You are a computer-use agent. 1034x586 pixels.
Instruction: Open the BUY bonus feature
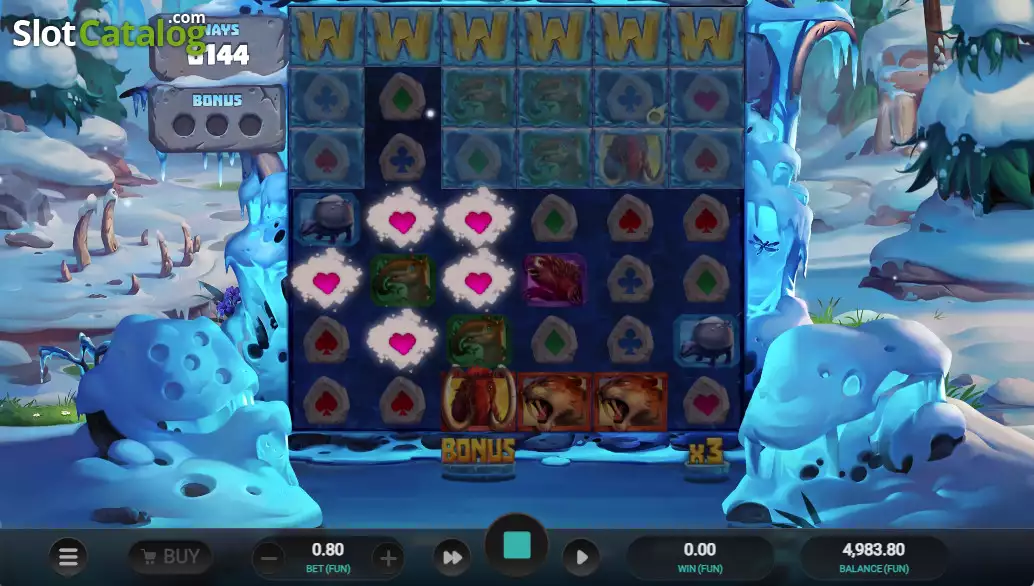(x=170, y=556)
